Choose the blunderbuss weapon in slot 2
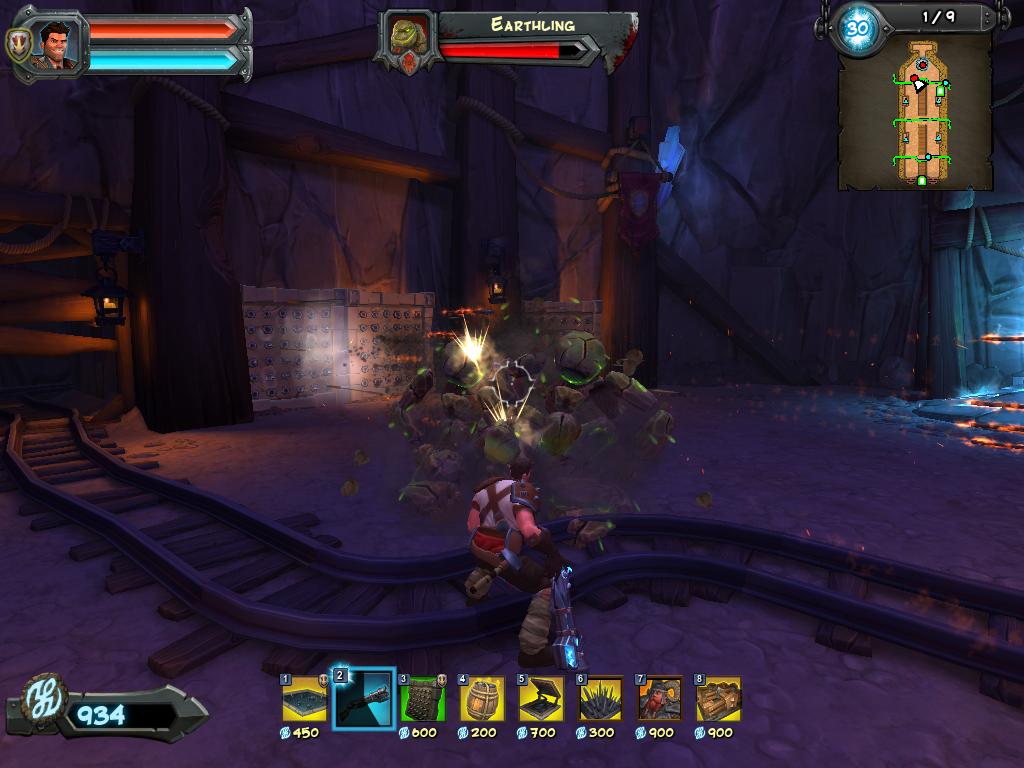Screen dimensions: 1024x768 [x=364, y=699]
